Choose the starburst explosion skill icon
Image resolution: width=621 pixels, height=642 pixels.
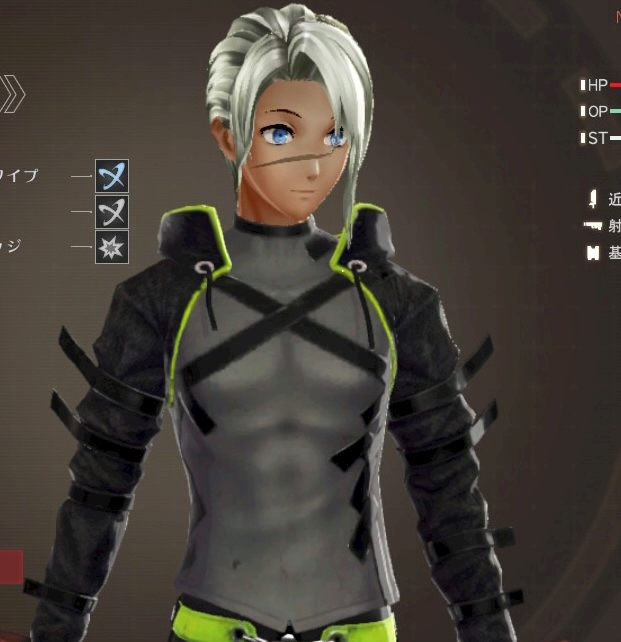pyautogui.click(x=112, y=246)
